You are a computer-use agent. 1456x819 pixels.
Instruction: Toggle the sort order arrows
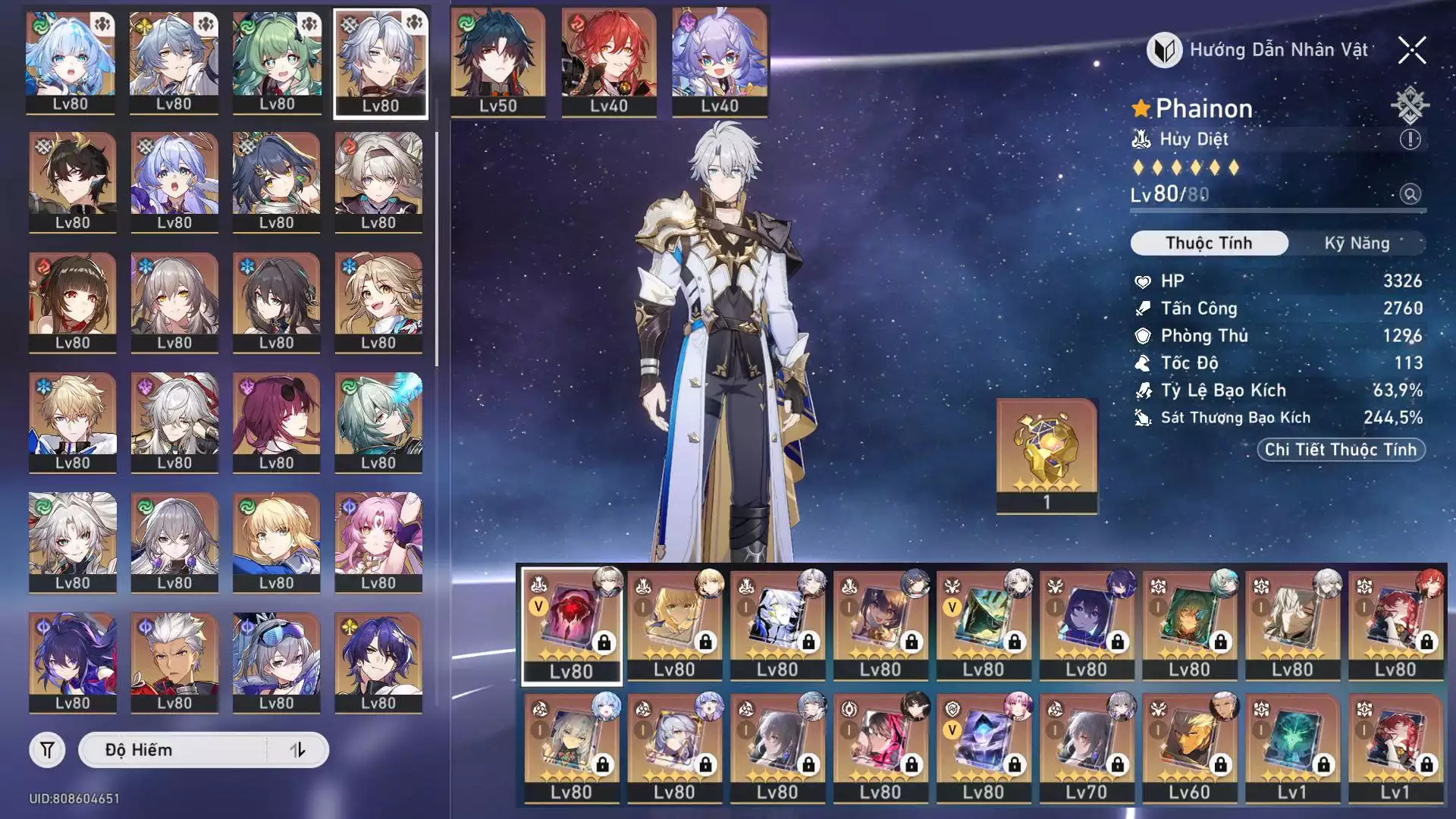[298, 750]
